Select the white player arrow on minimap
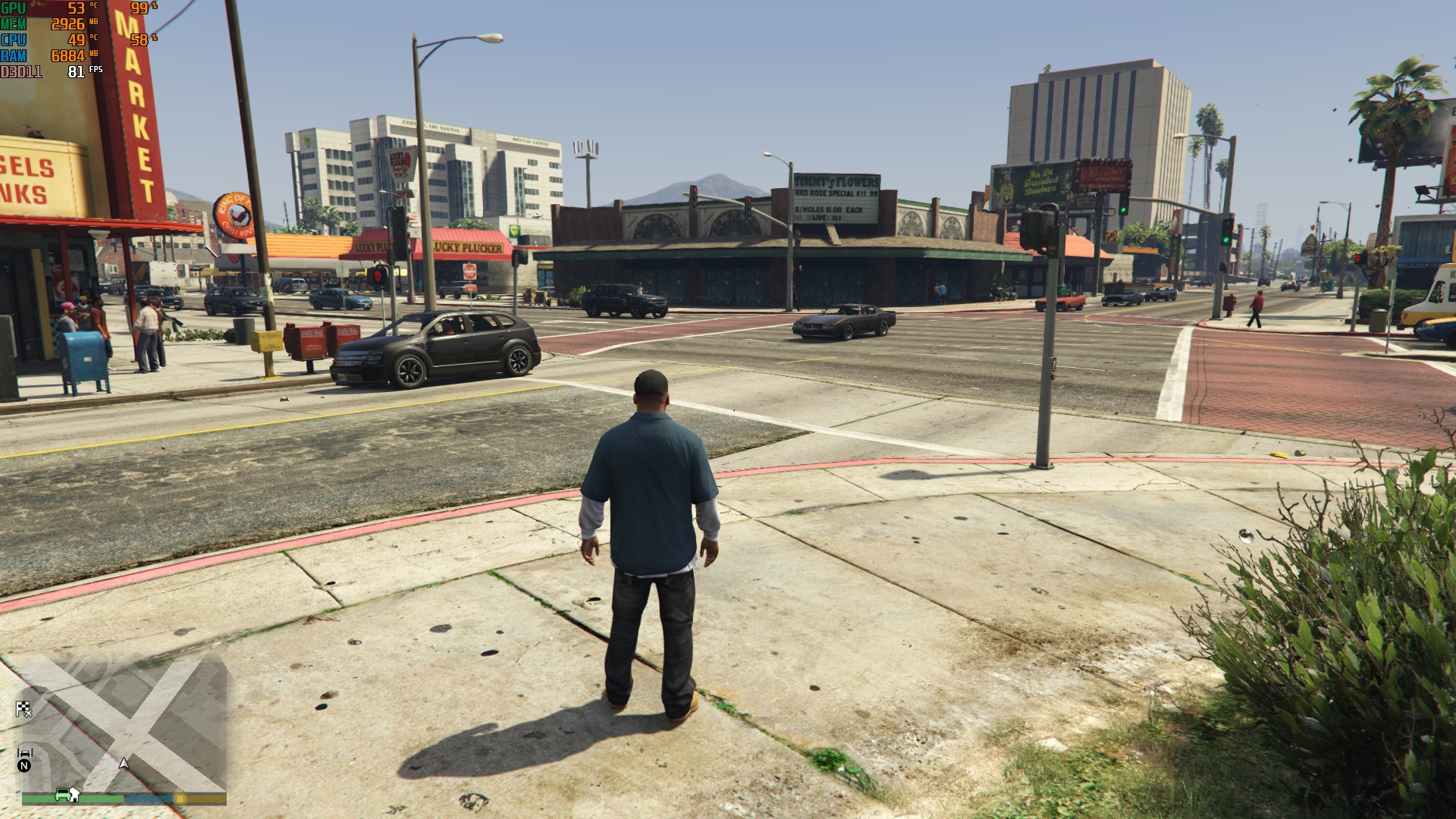The image size is (1456, 819). [124, 763]
